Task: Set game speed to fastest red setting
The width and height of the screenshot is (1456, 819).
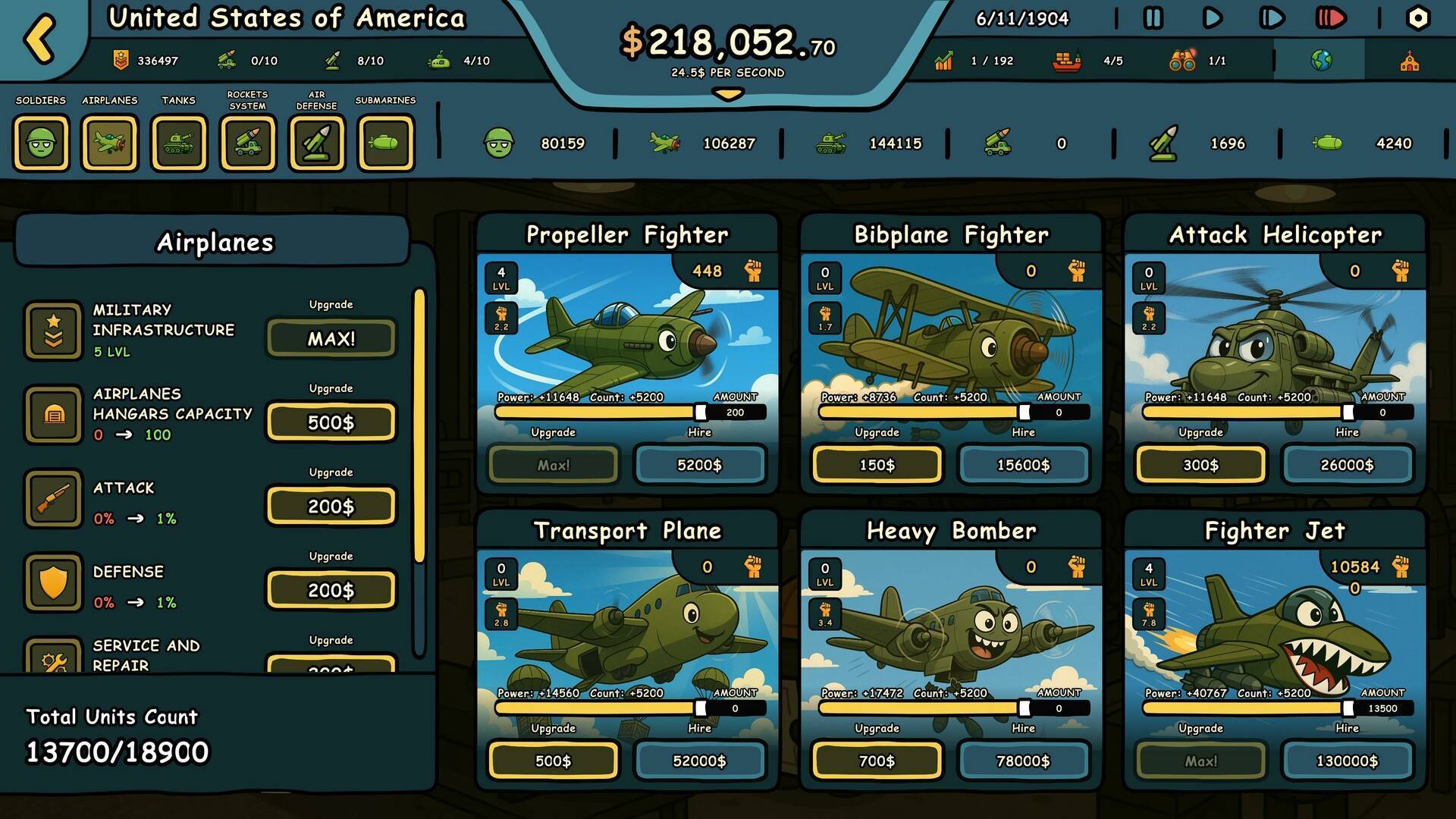Action: click(x=1330, y=18)
